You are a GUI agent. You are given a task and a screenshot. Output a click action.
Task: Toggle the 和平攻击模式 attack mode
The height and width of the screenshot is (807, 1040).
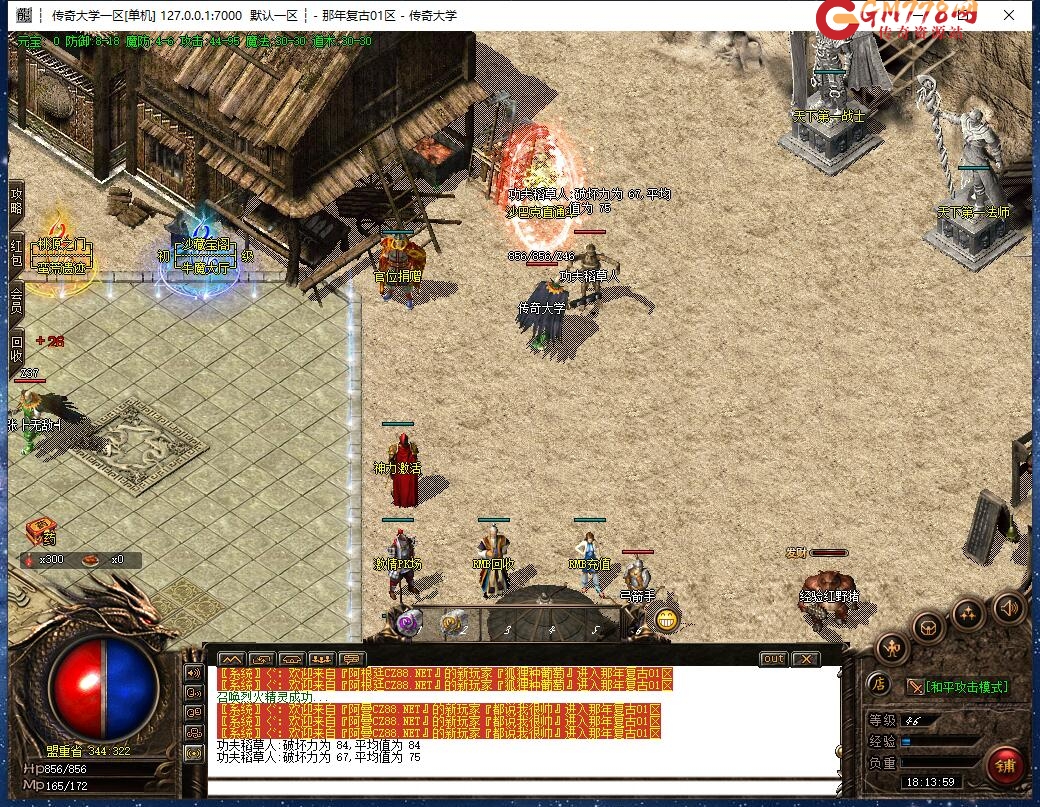pyautogui.click(x=957, y=687)
